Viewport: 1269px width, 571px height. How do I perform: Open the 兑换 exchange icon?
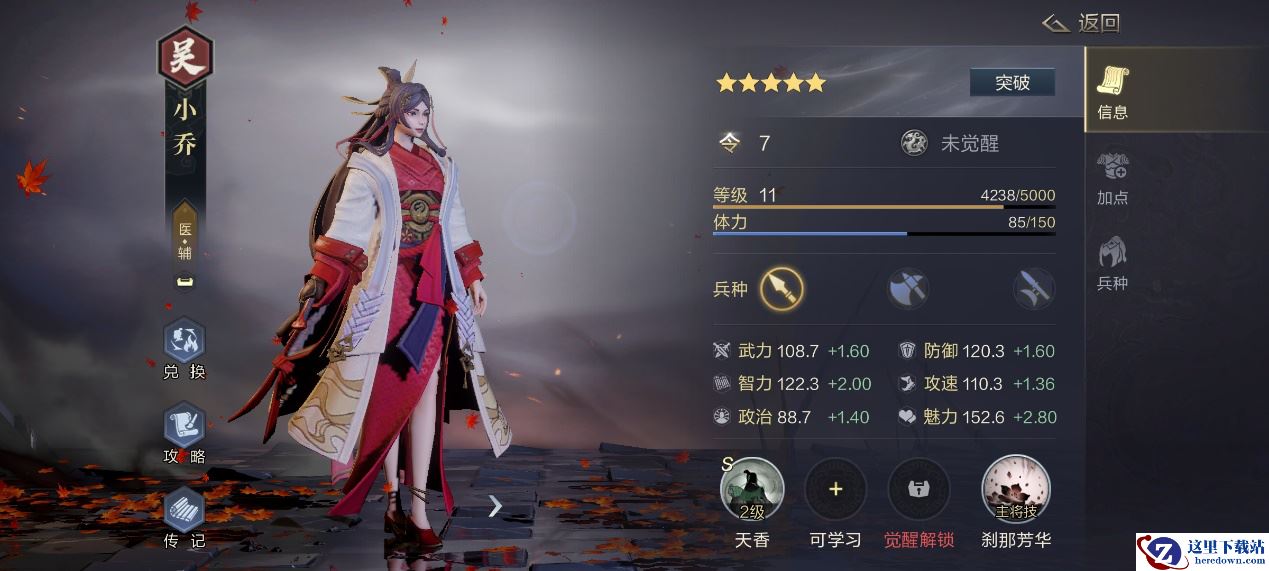click(184, 343)
